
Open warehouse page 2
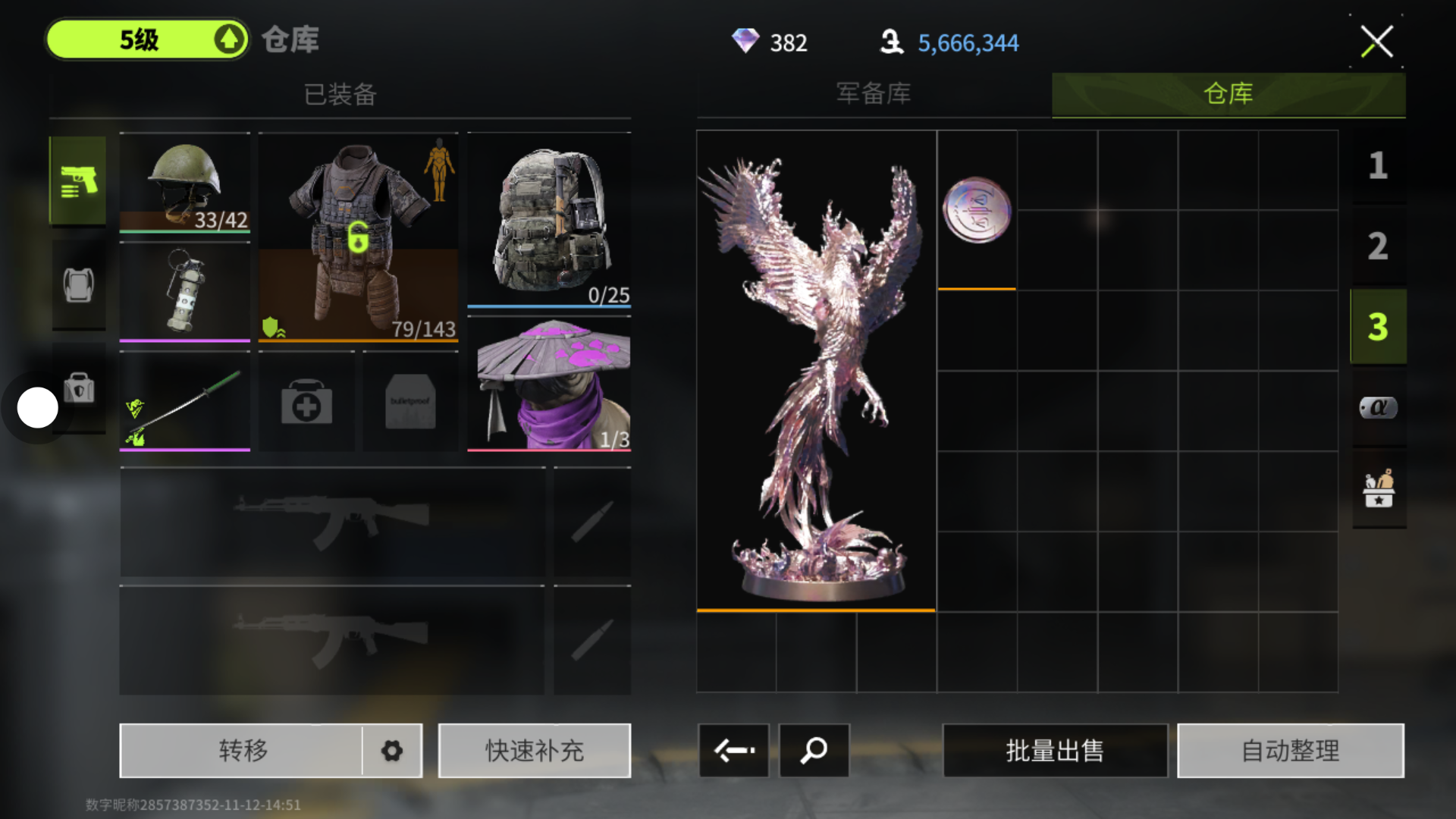click(x=1378, y=246)
